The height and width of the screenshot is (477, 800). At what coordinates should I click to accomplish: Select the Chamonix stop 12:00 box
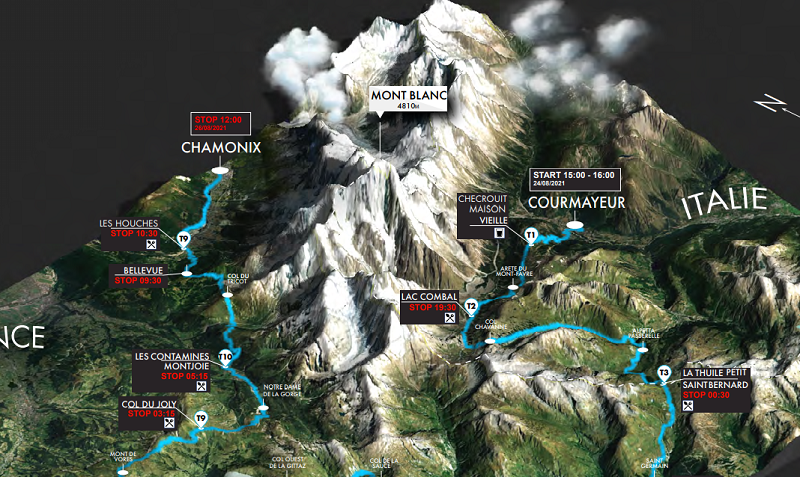tap(220, 125)
